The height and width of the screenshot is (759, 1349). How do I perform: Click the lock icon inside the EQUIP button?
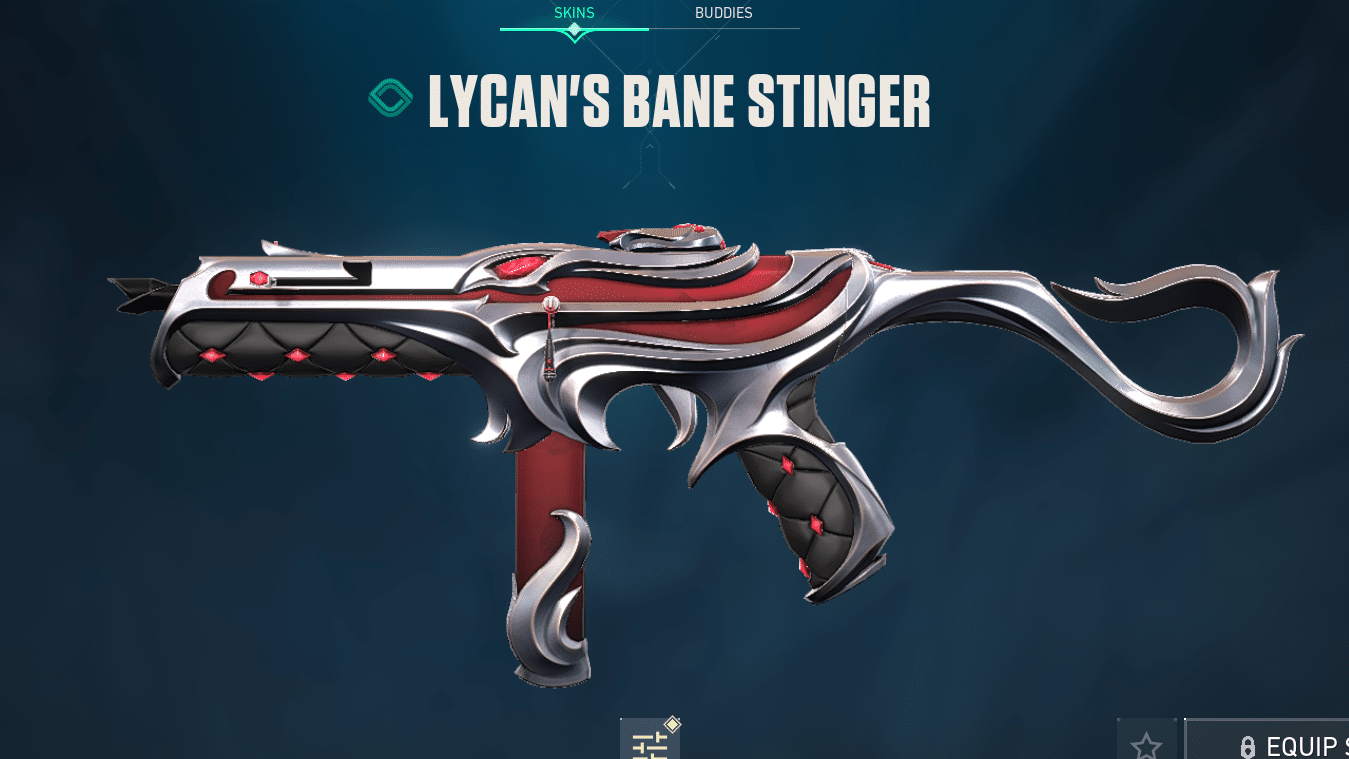pyautogui.click(x=1247, y=746)
